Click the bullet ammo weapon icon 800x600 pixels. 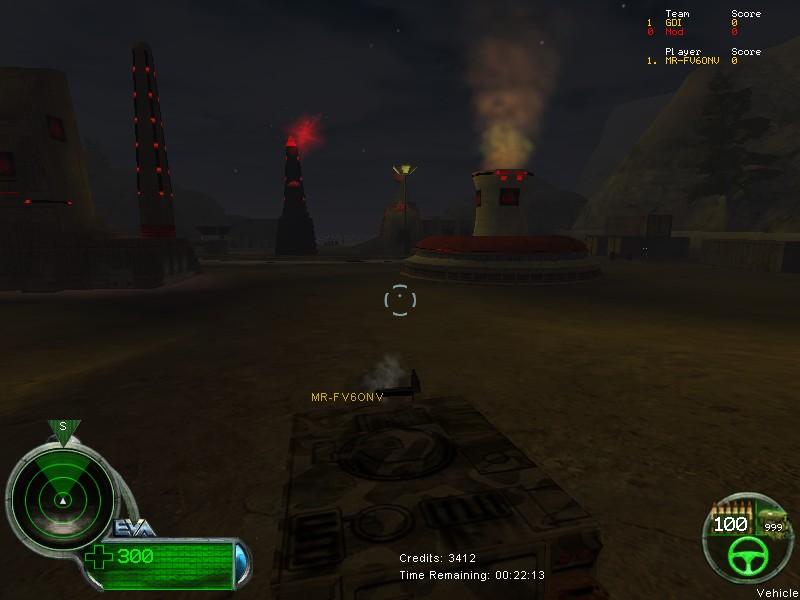729,508
